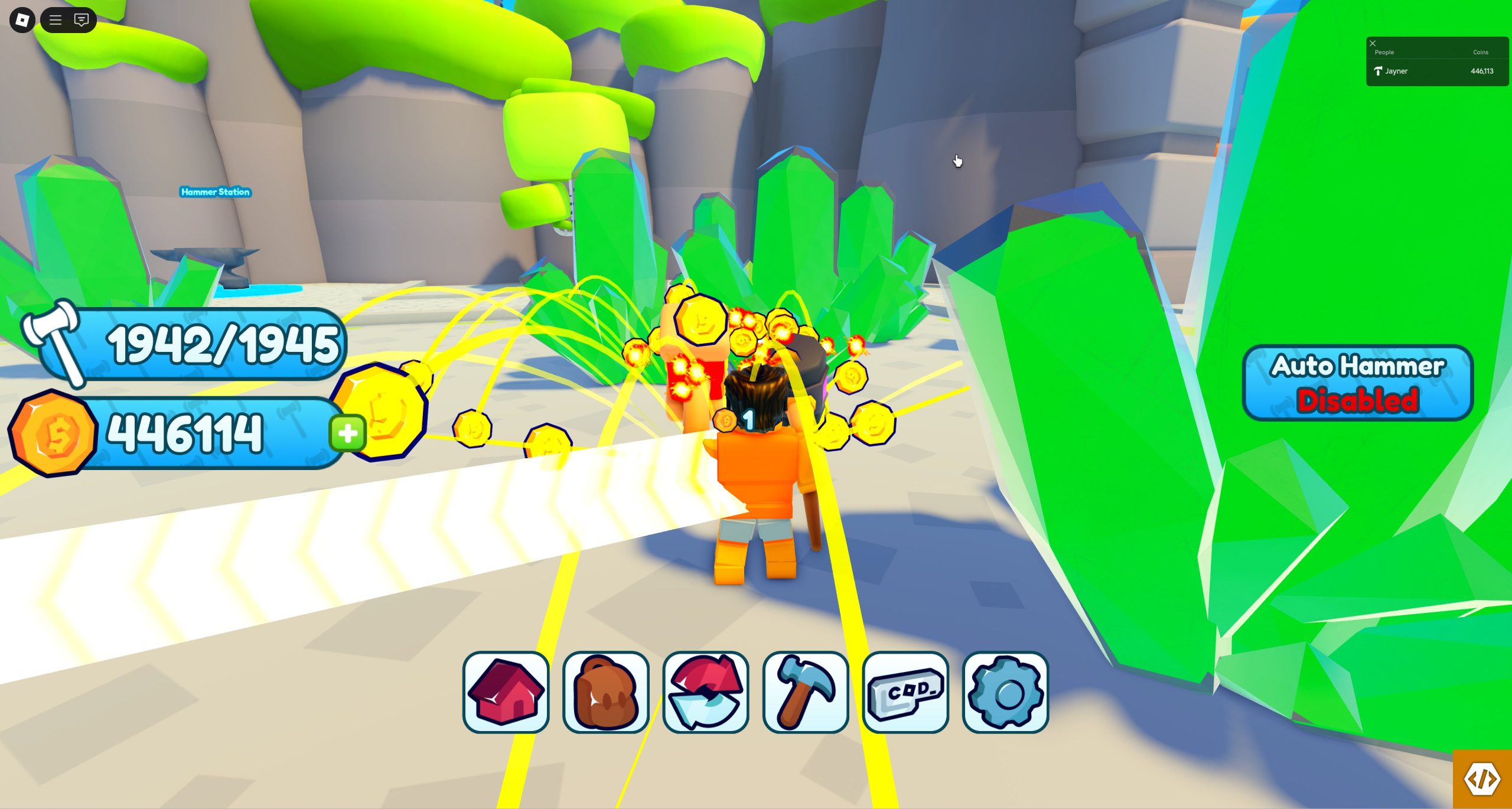The height and width of the screenshot is (809, 1512).
Task: Close the player leaderboard panel
Action: tap(1373, 43)
